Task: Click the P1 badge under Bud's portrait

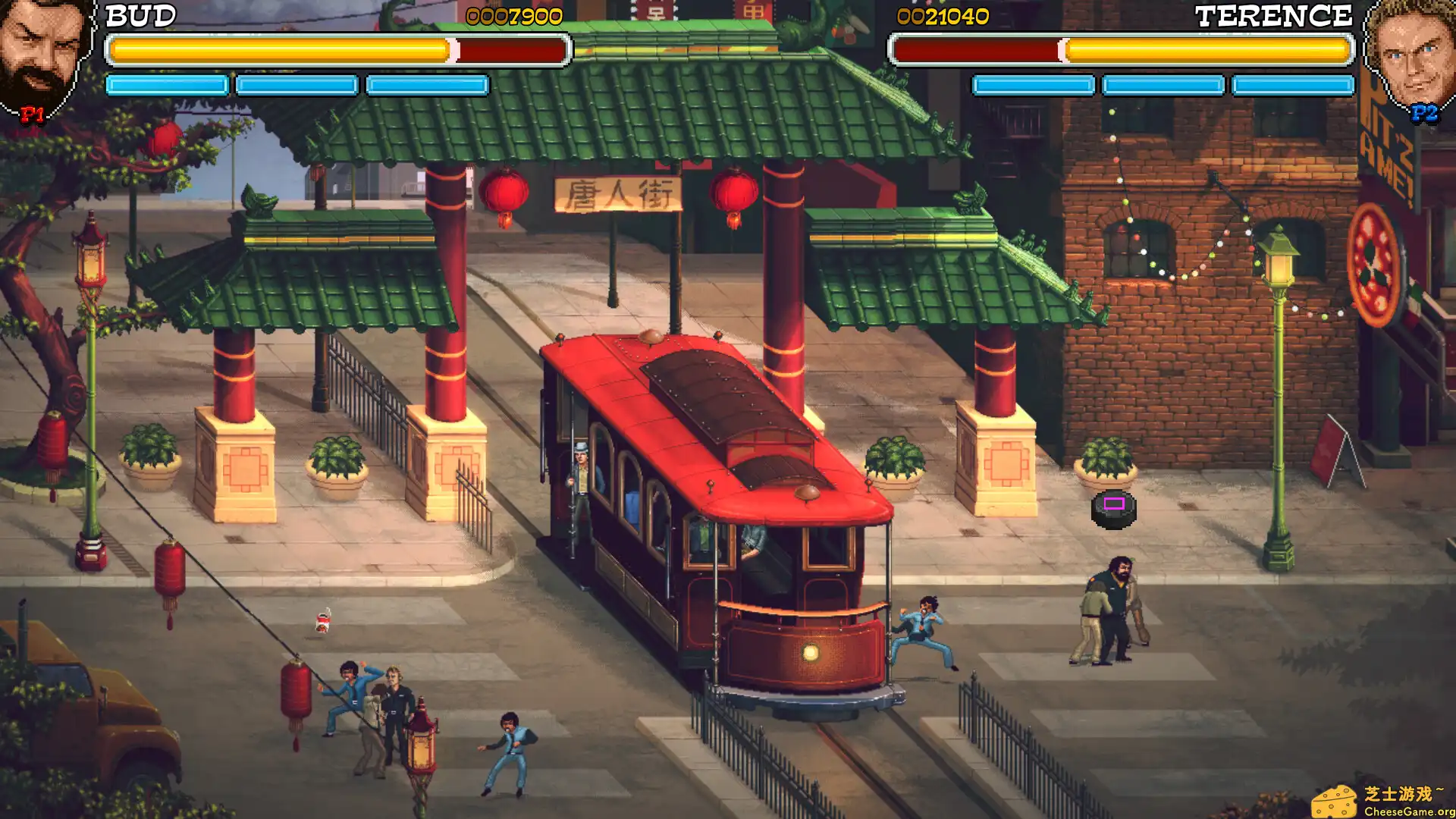Action: click(x=32, y=116)
